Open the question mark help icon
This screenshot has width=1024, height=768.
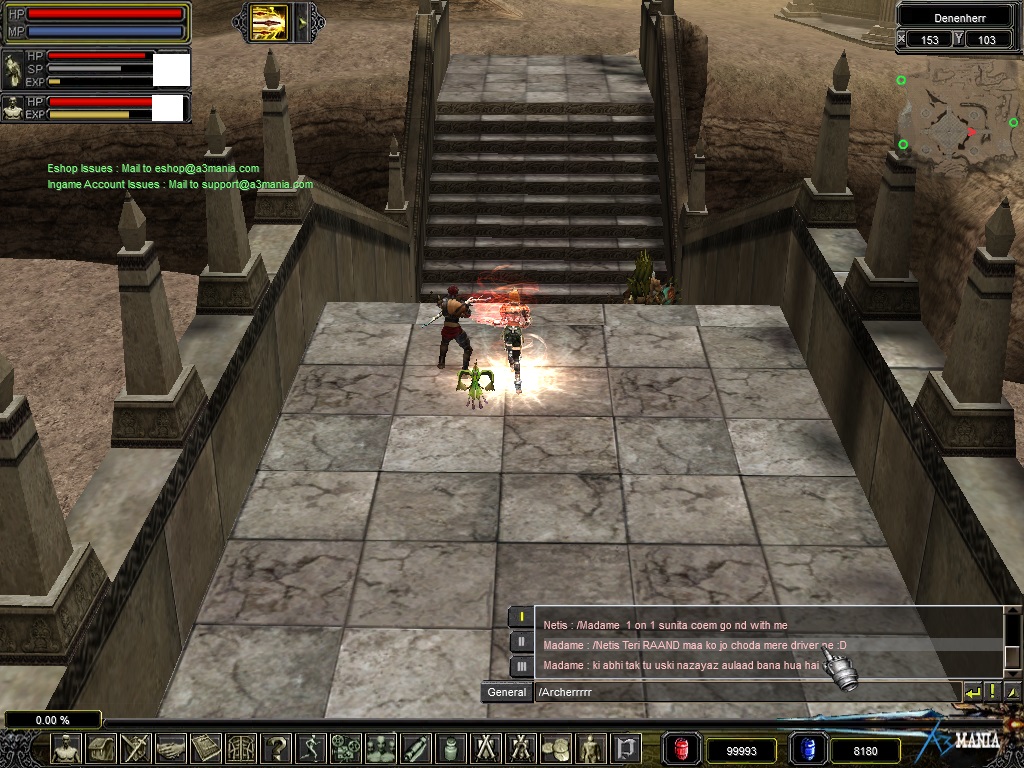click(278, 748)
